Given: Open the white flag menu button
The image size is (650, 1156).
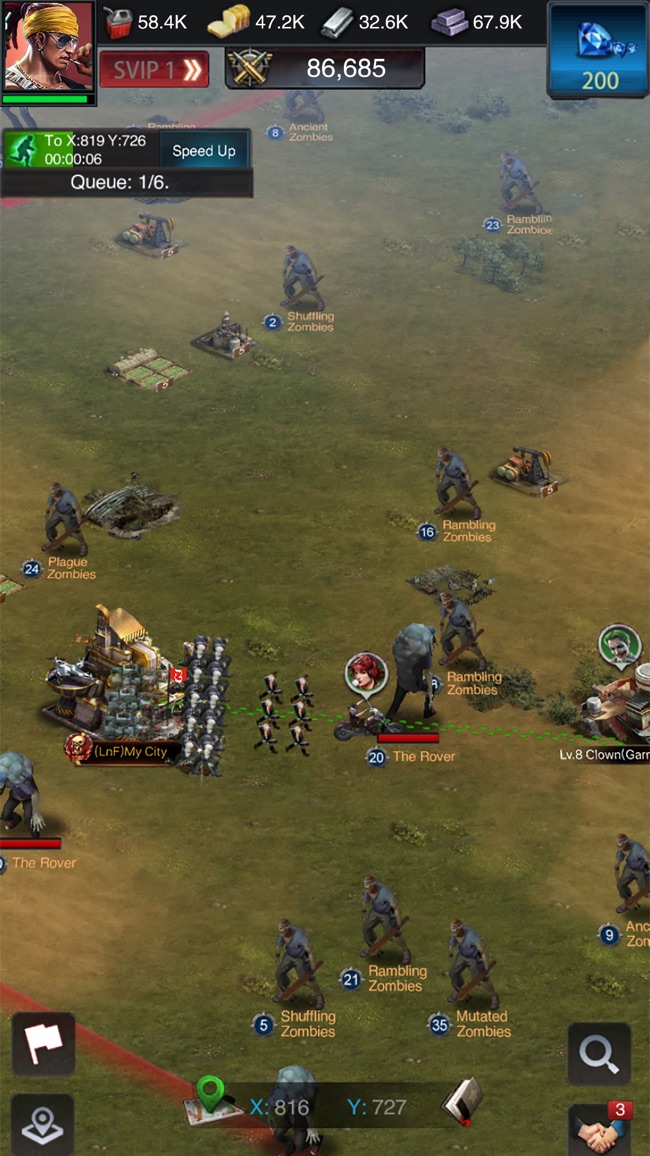Looking at the screenshot, I should pyautogui.click(x=43, y=1044).
